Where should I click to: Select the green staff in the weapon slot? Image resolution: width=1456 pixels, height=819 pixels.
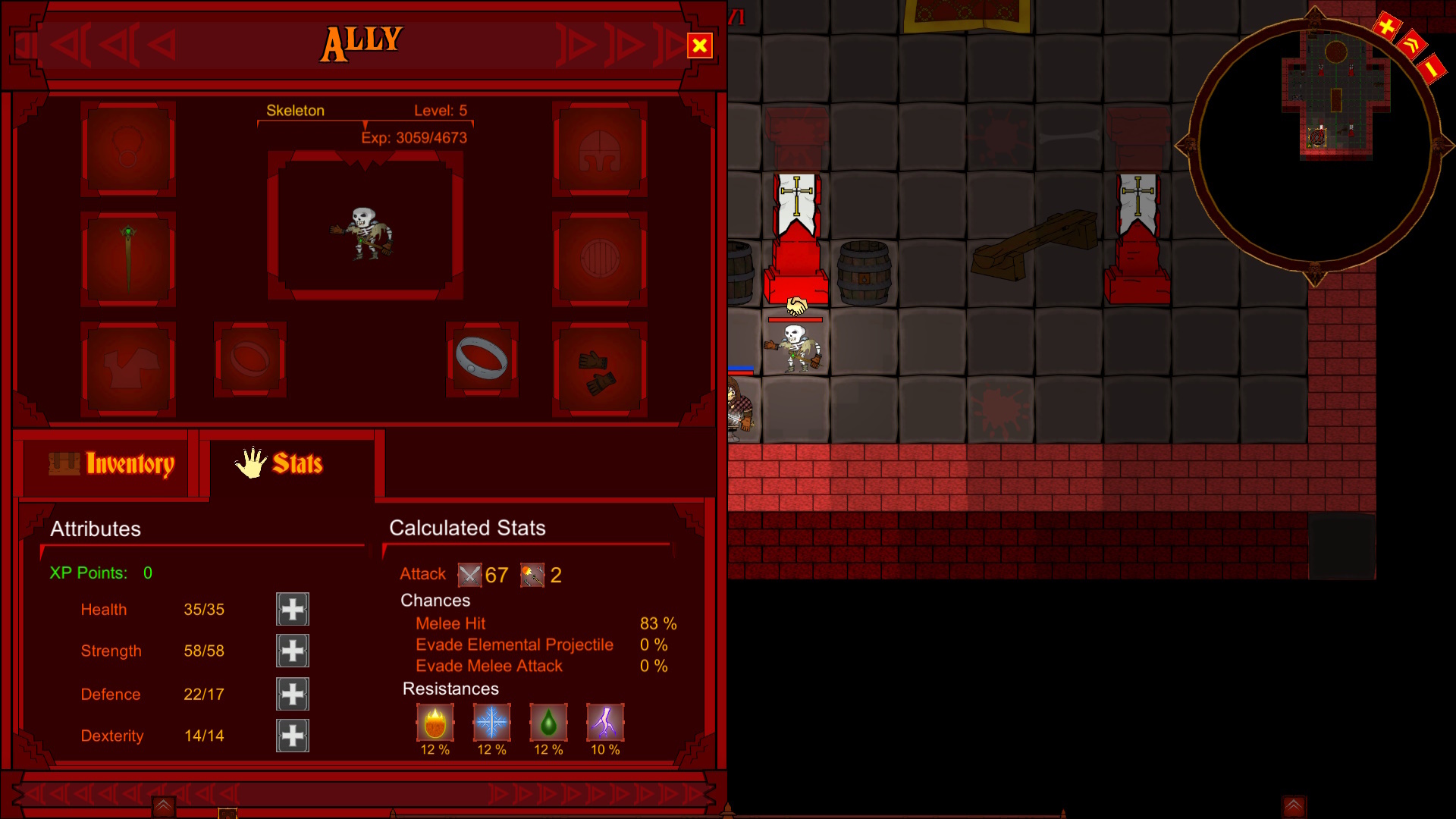point(127,258)
